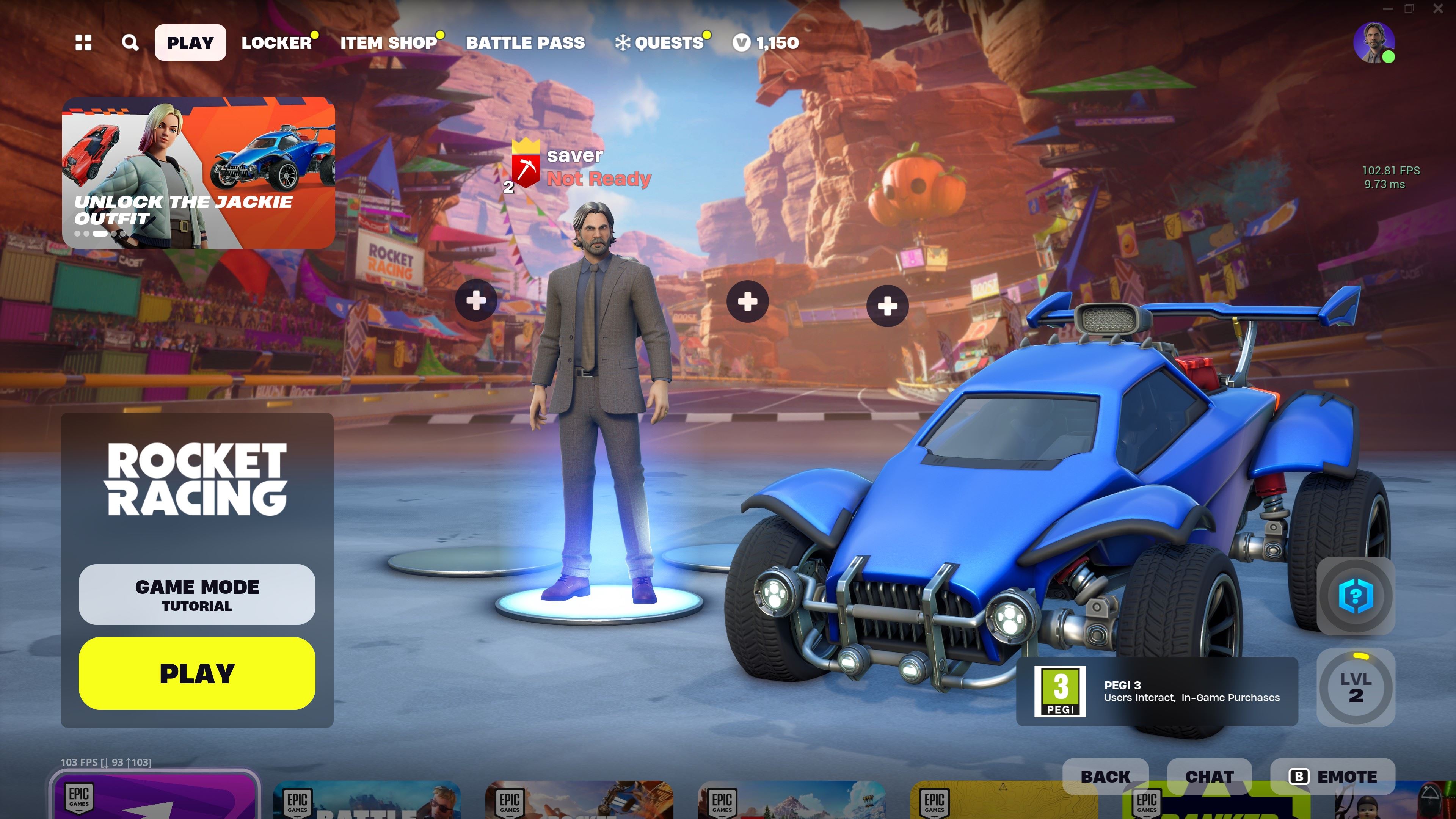1456x819 pixels.
Task: Open the search magnifier
Action: 130,42
